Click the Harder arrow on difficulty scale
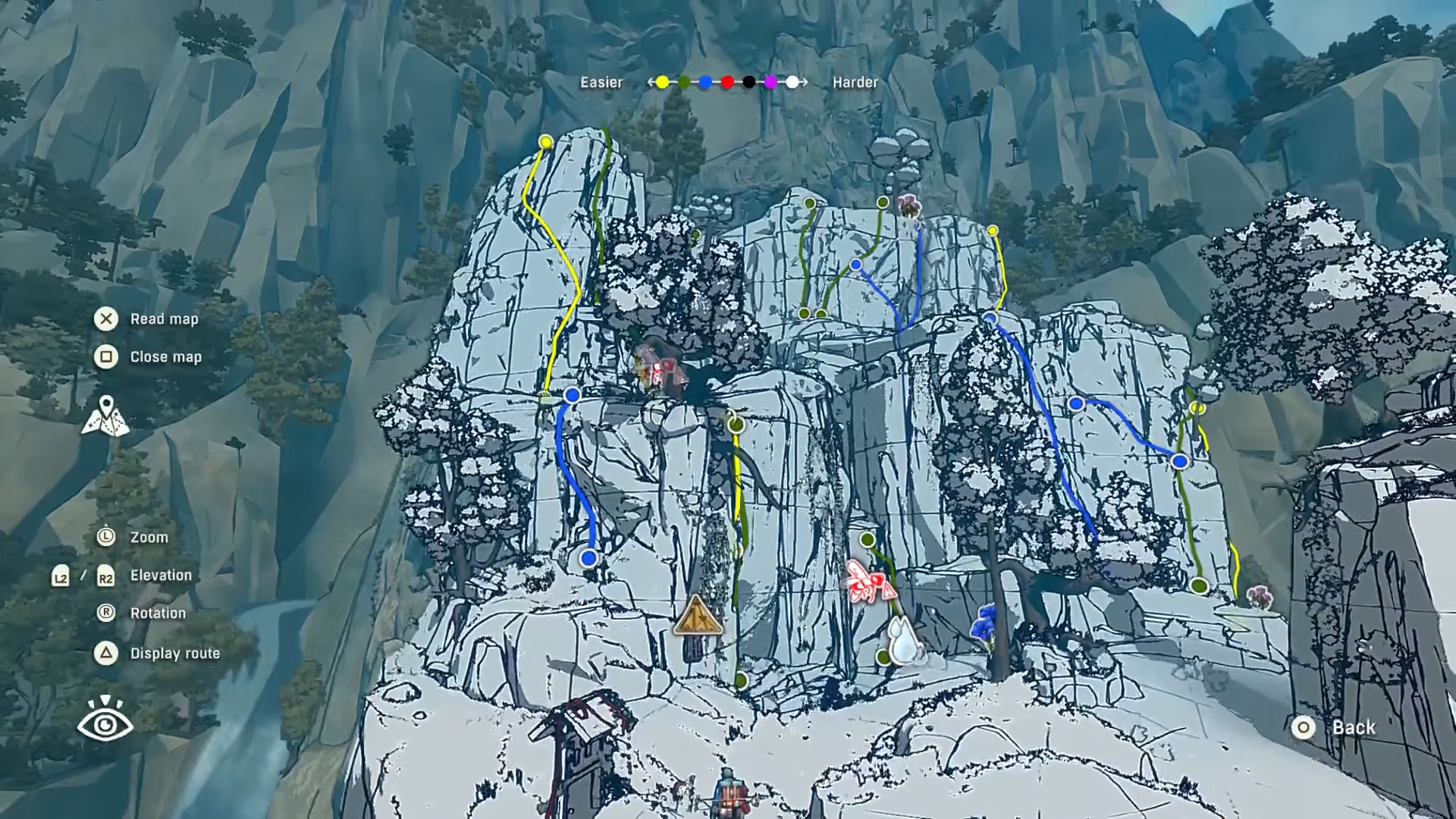1456x819 pixels. point(804,83)
